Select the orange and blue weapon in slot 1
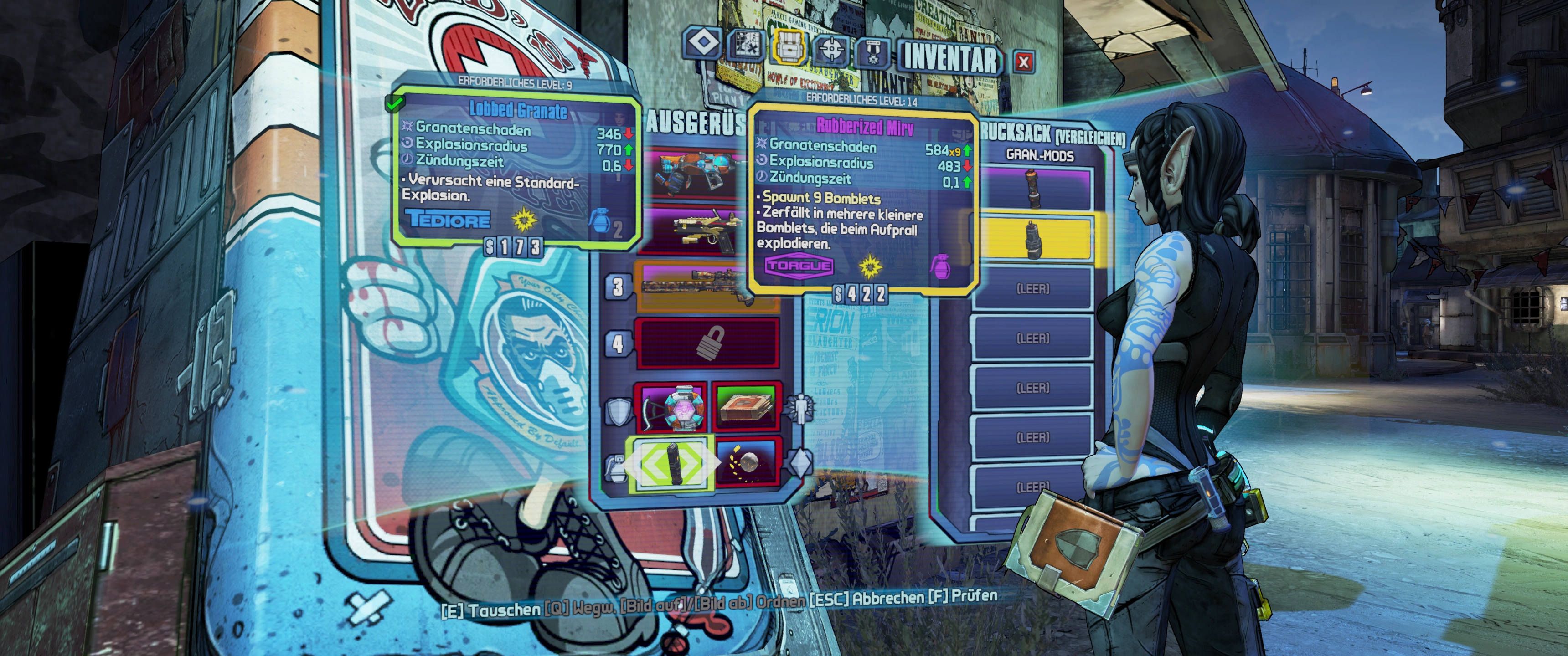Screen dimensions: 1568x656 tap(694, 174)
